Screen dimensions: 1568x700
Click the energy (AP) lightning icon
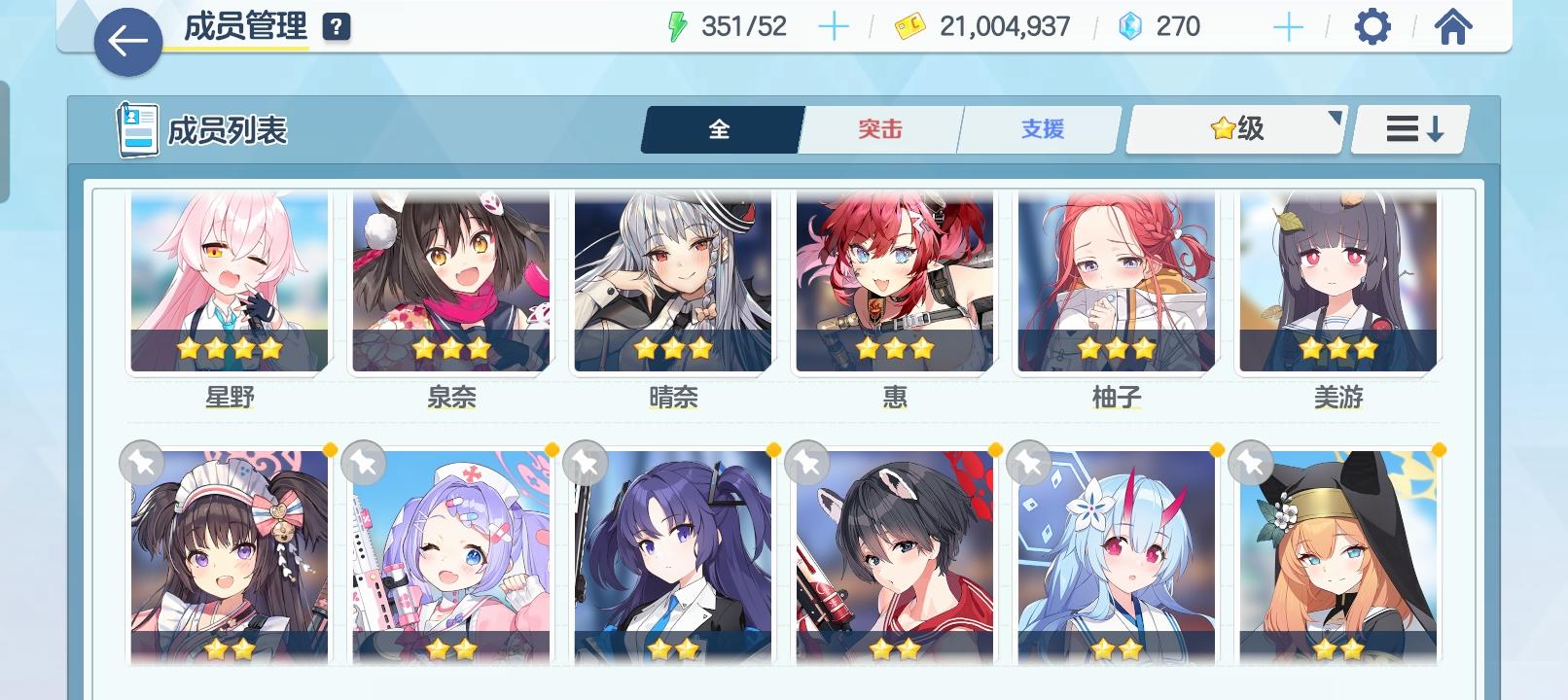point(678,25)
